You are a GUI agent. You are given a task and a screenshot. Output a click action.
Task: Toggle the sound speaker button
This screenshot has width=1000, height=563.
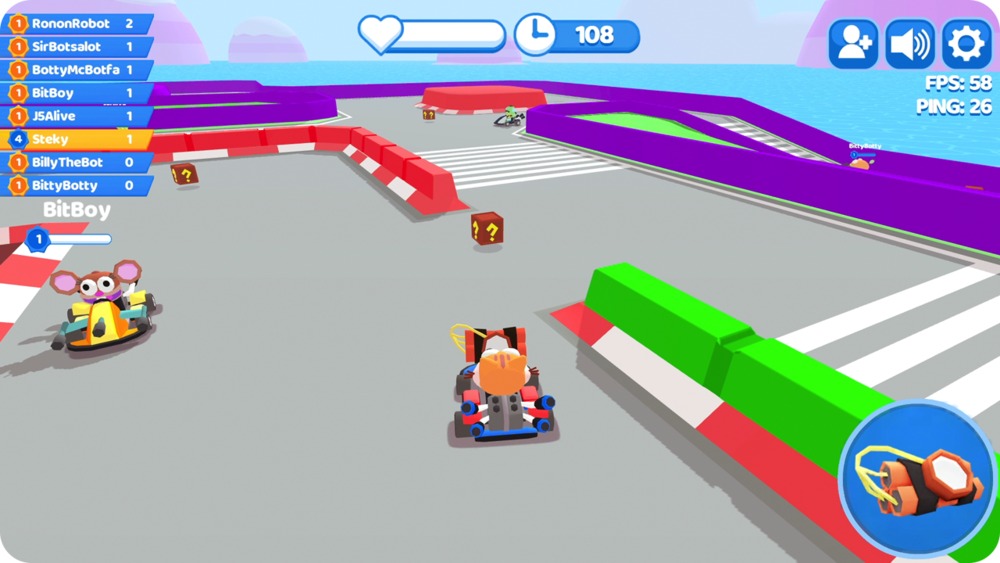click(910, 44)
